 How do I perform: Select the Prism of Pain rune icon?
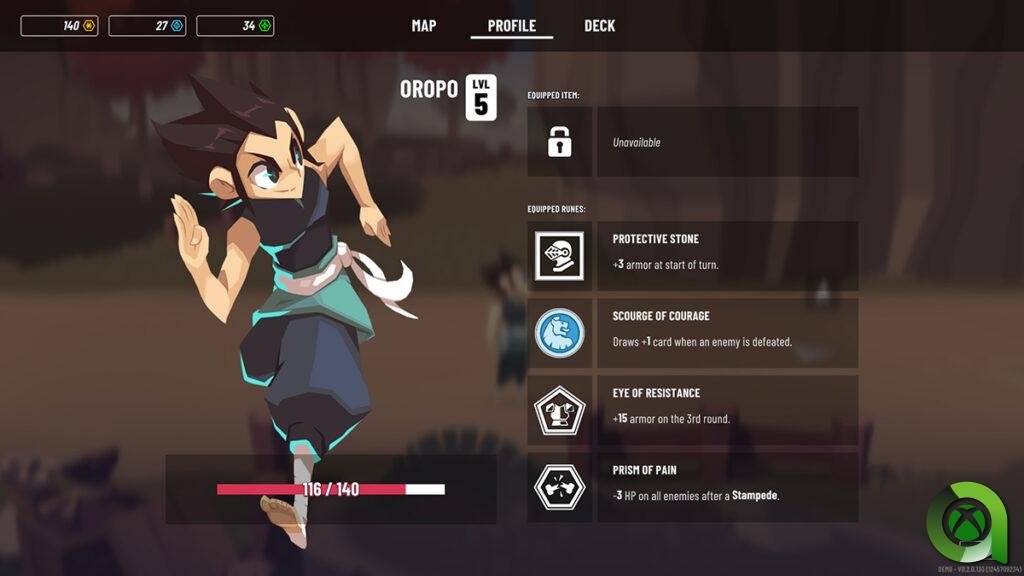560,487
